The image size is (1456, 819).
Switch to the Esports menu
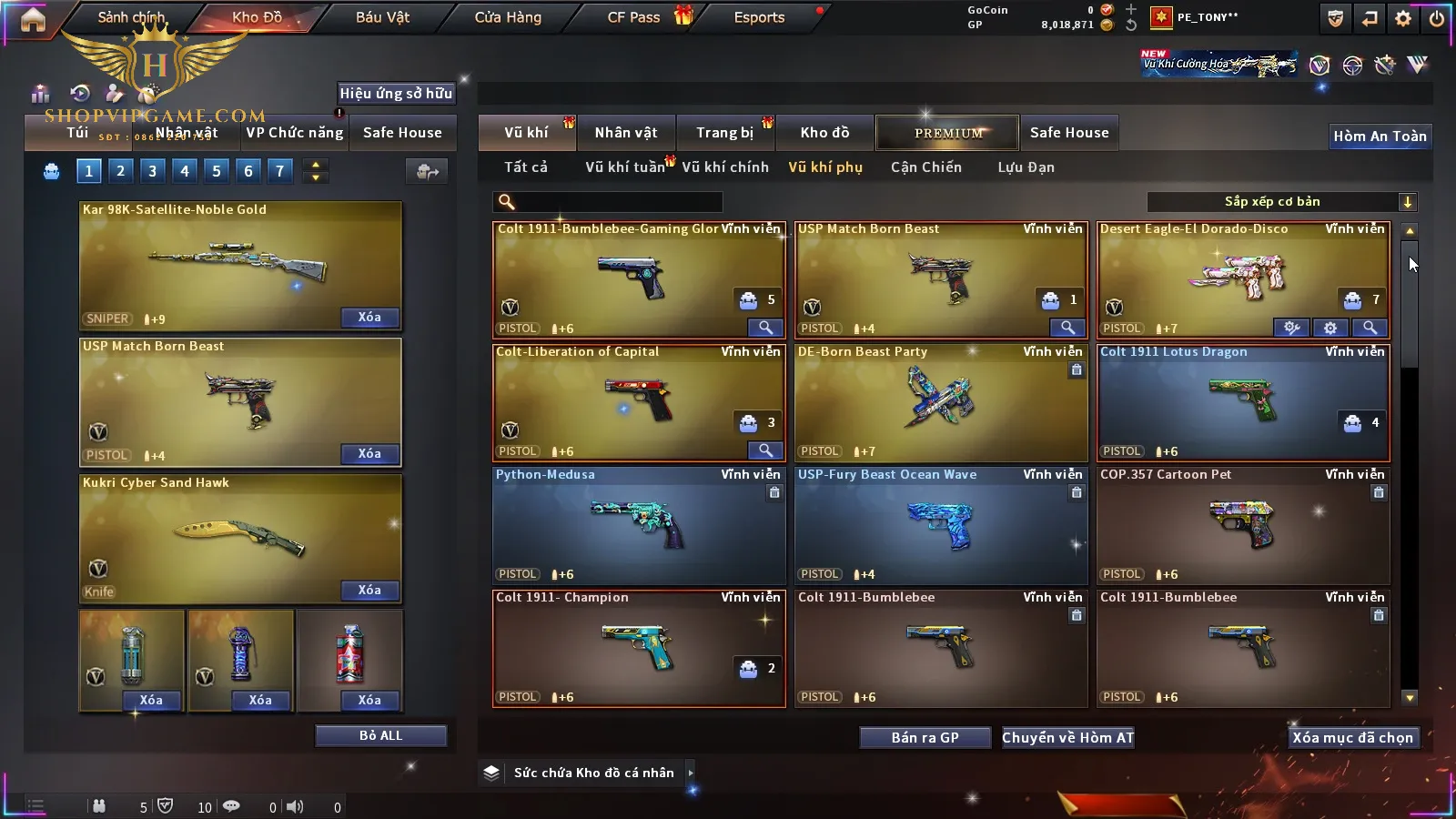[x=759, y=17]
